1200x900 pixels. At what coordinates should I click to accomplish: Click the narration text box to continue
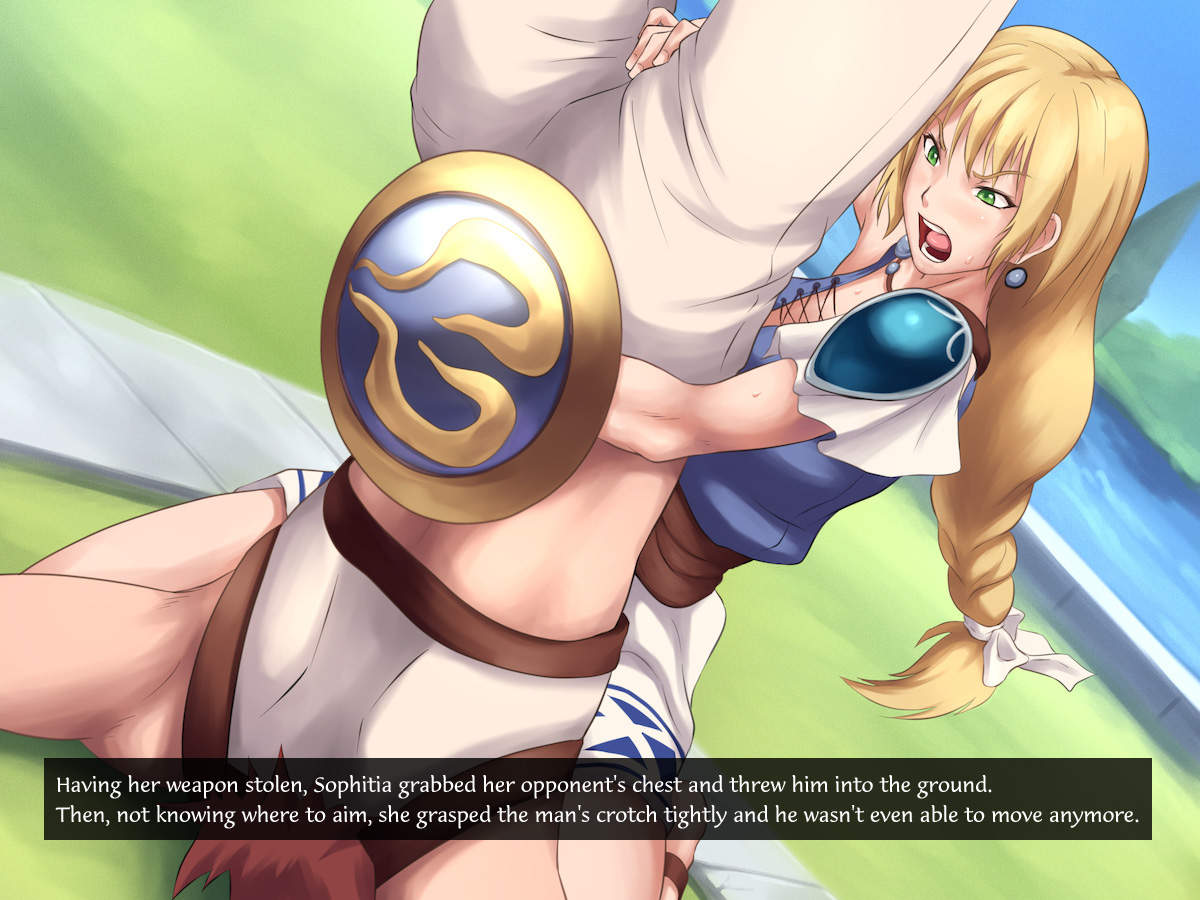coord(598,798)
